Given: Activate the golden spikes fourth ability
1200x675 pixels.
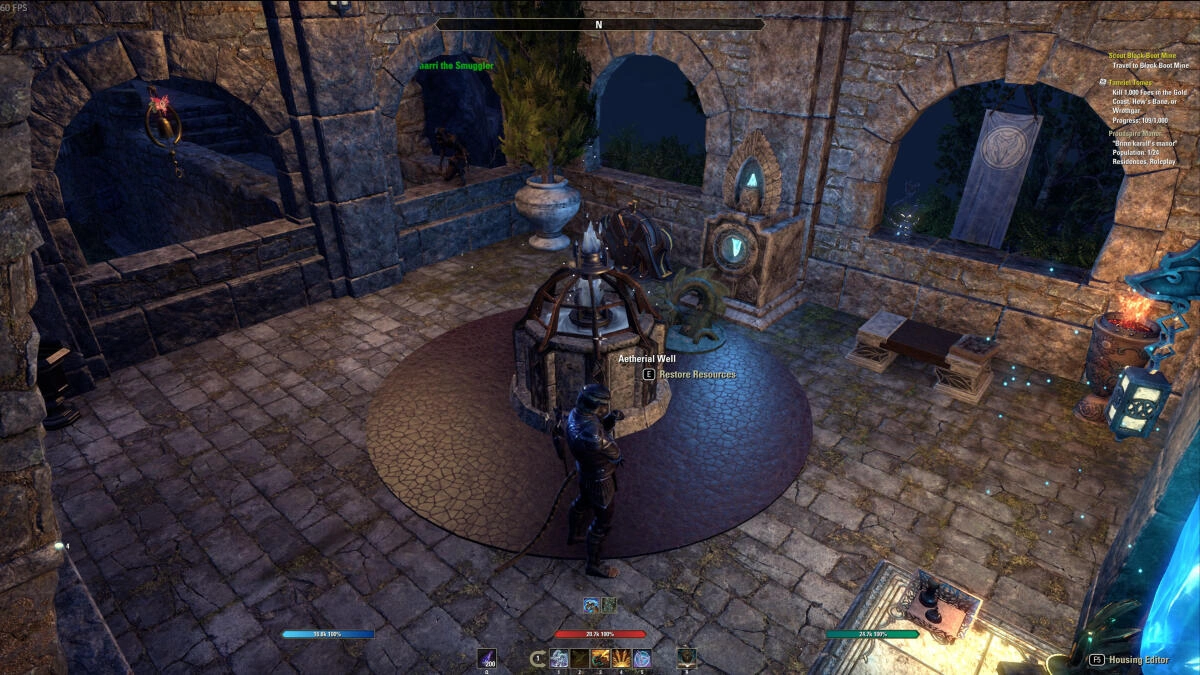Looking at the screenshot, I should click(x=621, y=658).
